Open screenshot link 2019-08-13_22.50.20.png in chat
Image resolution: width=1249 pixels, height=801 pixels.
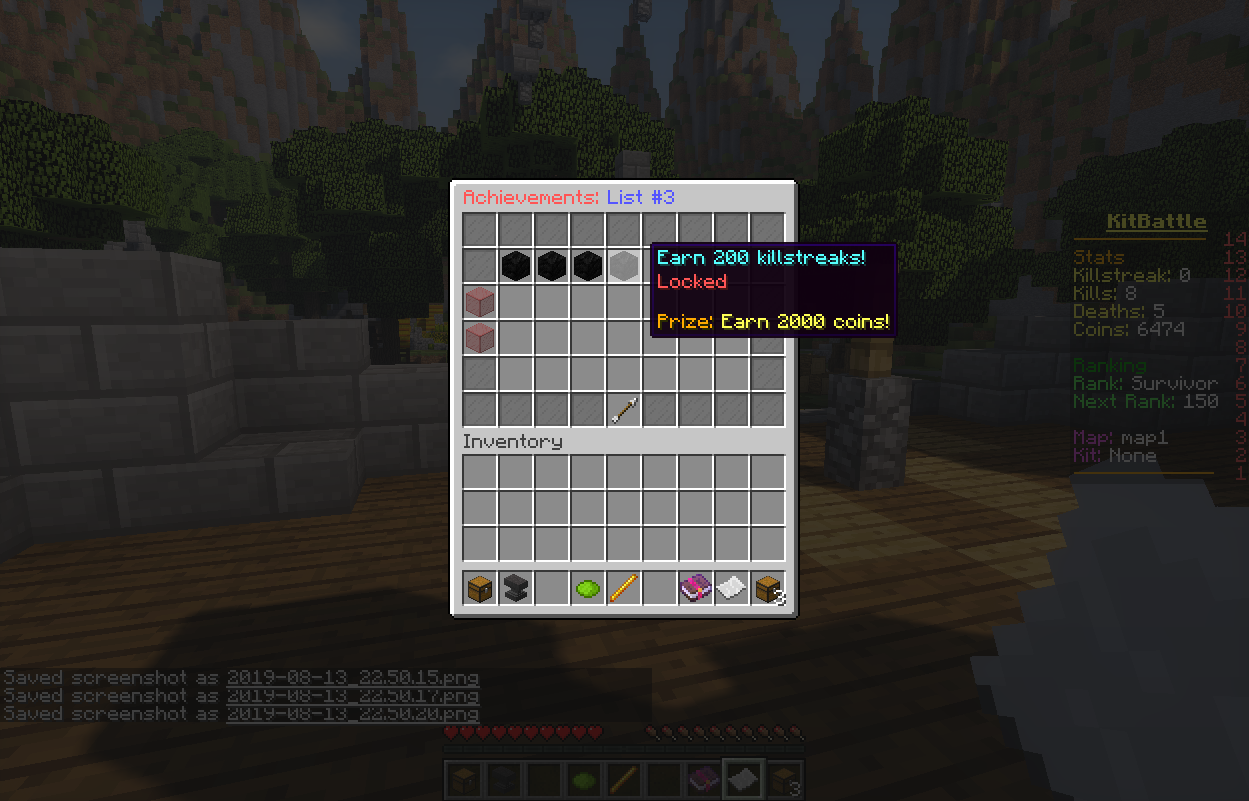tap(352, 714)
